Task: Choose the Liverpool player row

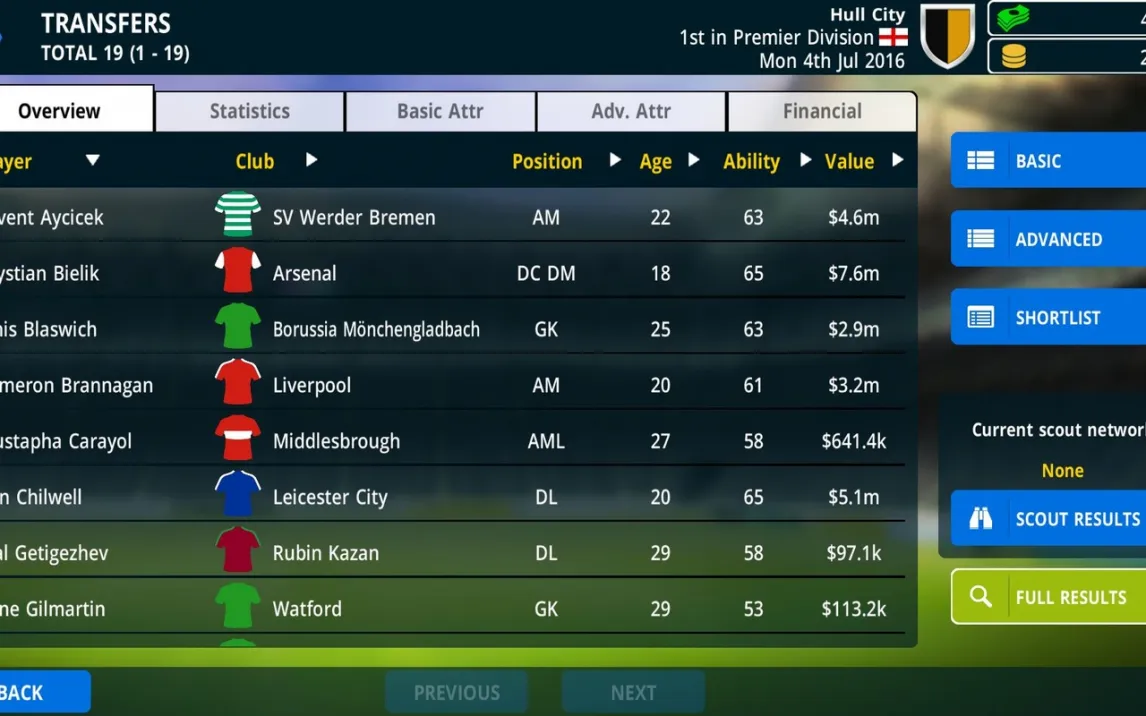Action: pos(450,385)
